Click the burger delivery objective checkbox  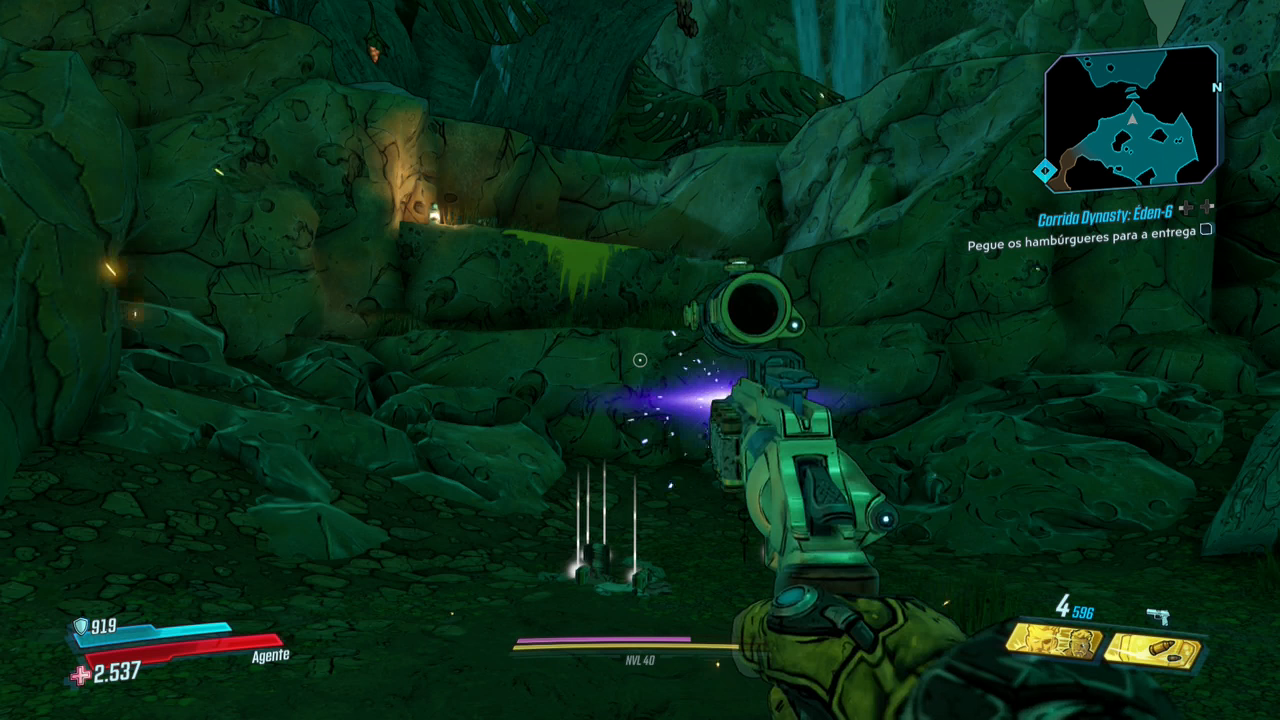1206,229
